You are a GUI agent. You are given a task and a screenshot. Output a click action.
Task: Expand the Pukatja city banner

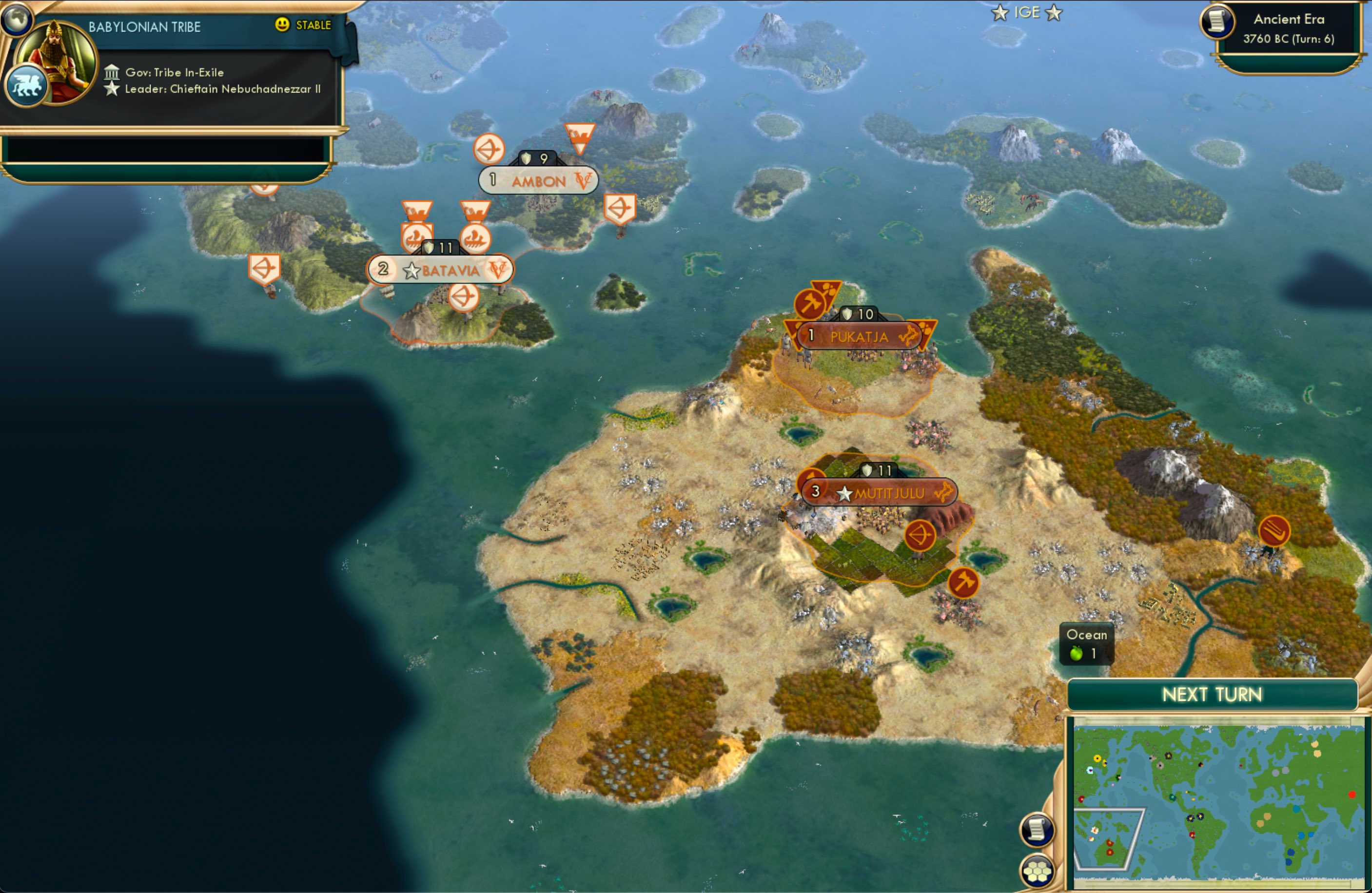[x=861, y=337]
